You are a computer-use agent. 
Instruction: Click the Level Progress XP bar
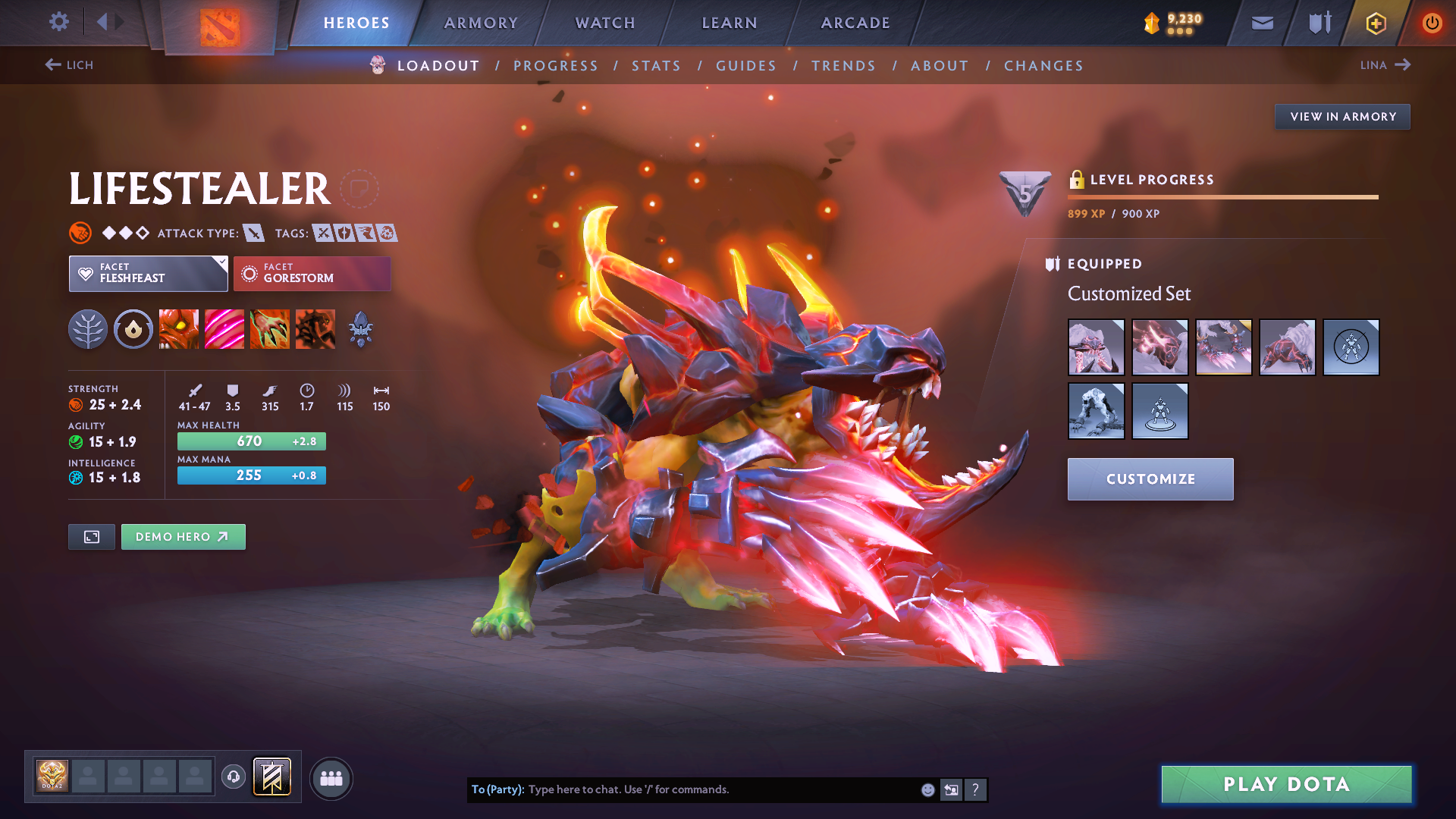coord(1221,198)
